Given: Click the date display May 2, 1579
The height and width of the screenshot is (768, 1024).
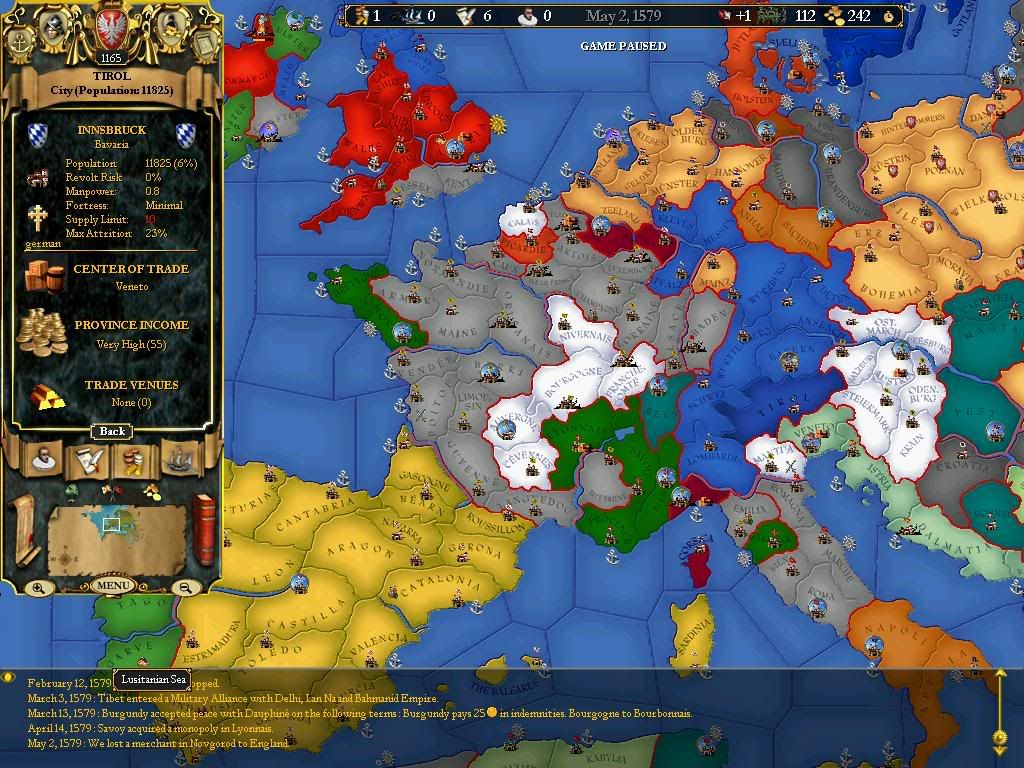Looking at the screenshot, I should pyautogui.click(x=630, y=16).
